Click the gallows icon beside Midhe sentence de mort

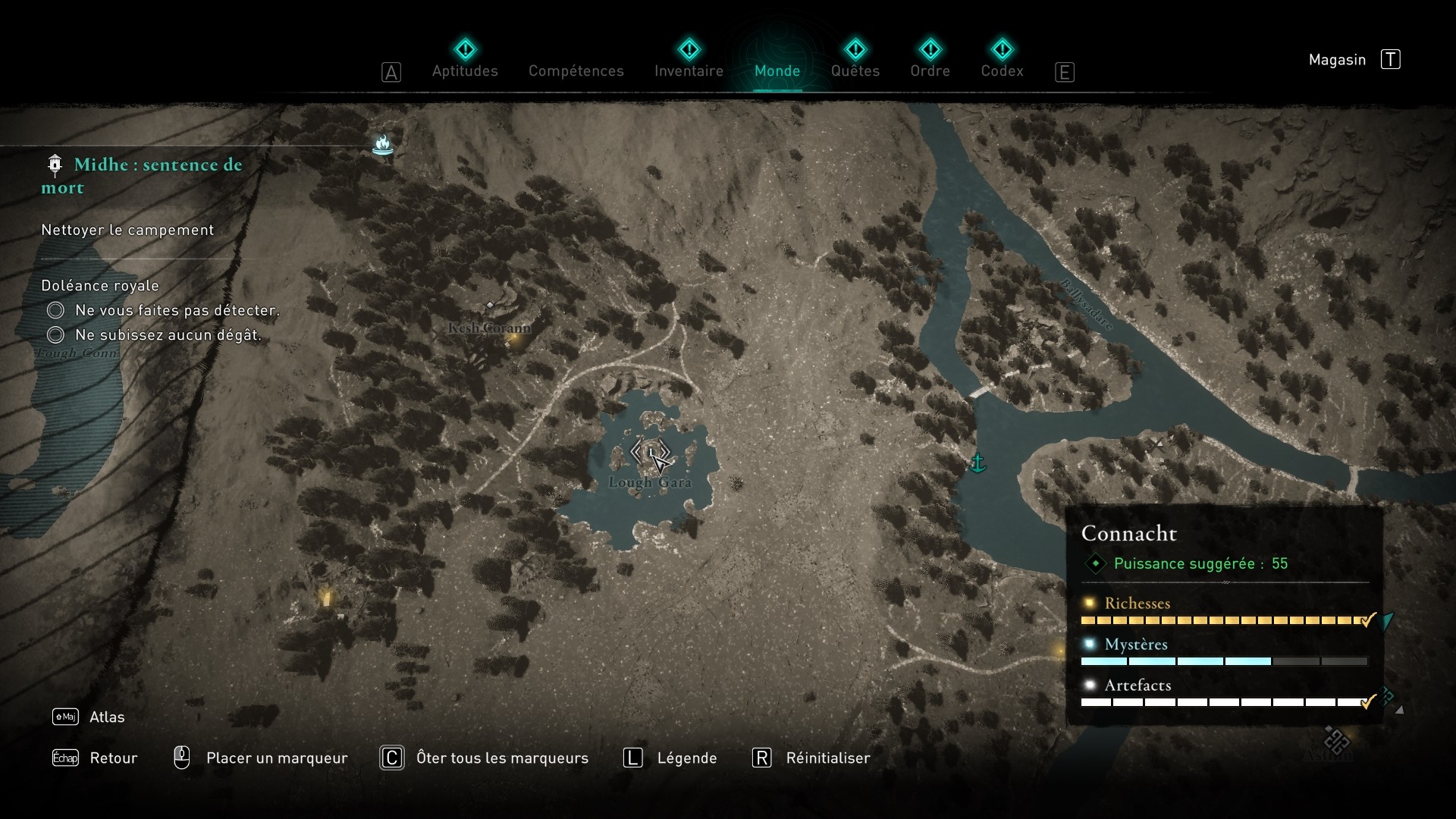53,165
